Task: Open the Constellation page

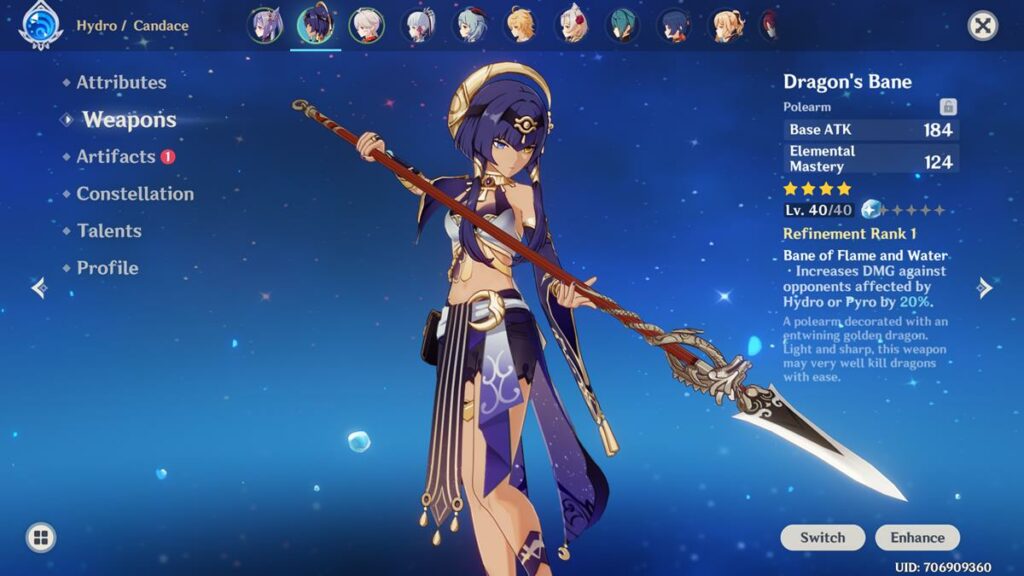Action: coord(135,194)
